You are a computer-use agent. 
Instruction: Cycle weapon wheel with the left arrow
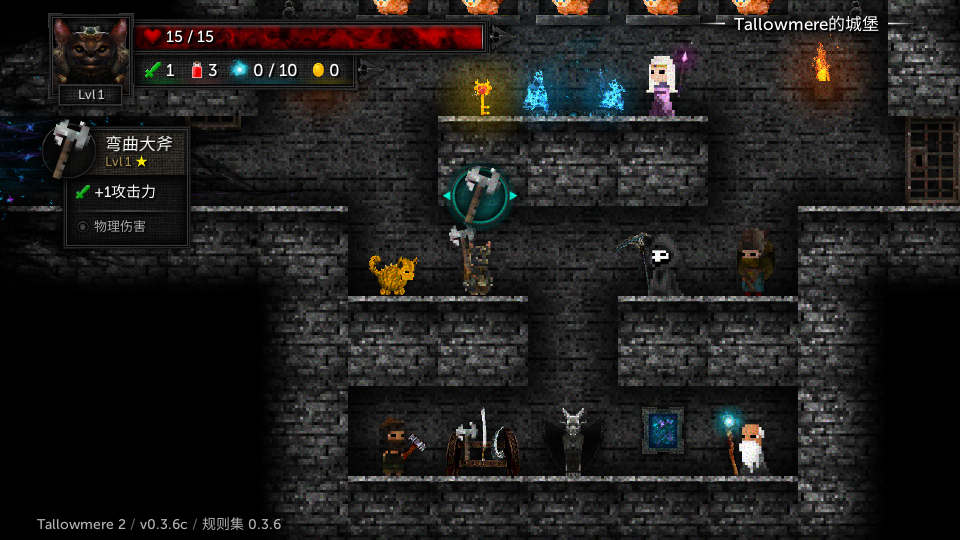coord(446,196)
